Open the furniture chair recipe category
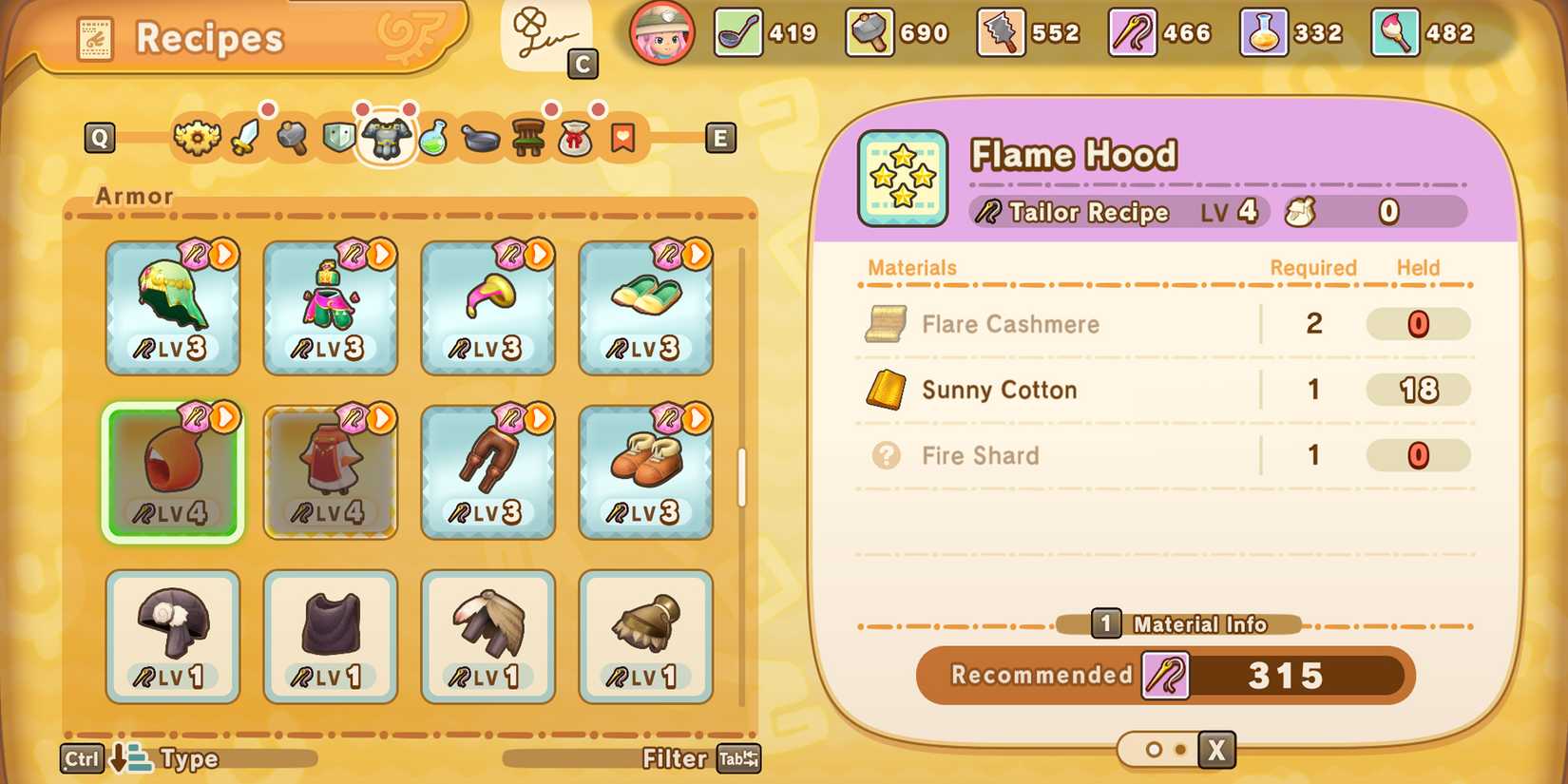 529,138
